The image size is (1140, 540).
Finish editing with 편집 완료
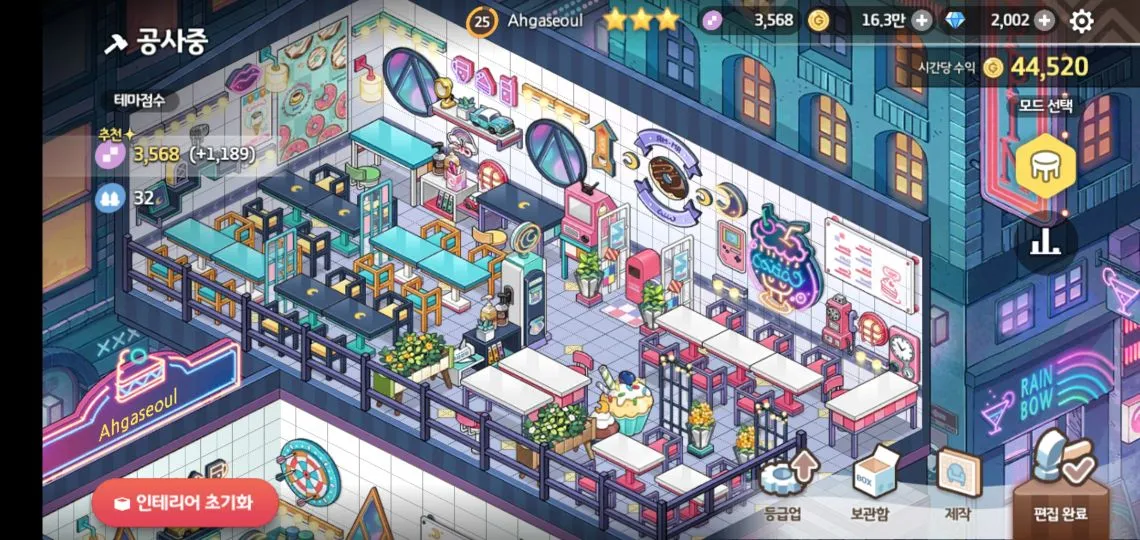(1060, 486)
